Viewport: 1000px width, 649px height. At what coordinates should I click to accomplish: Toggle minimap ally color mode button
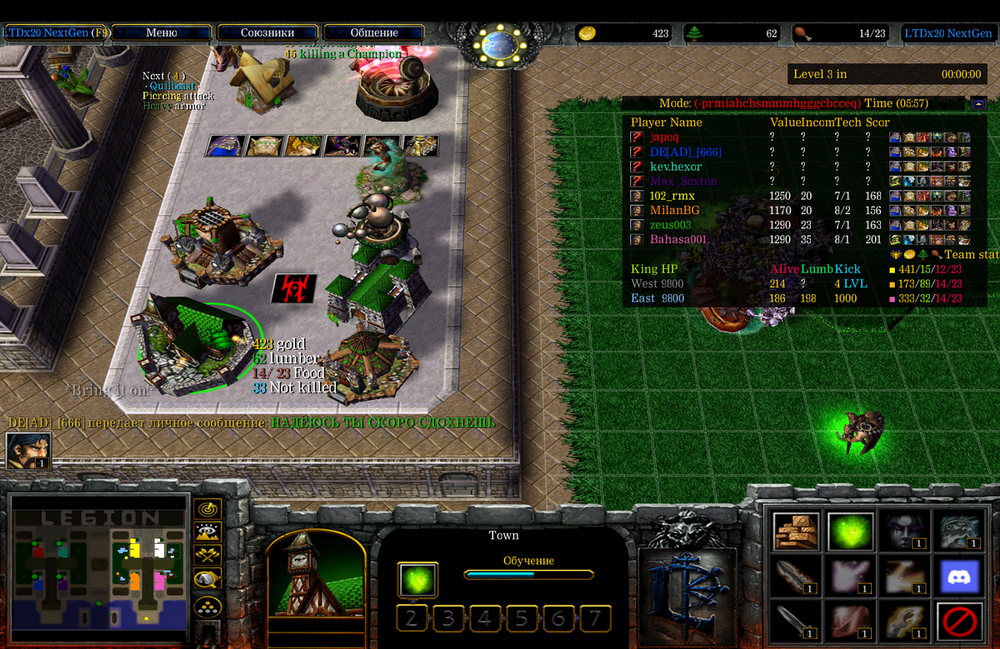[x=208, y=555]
